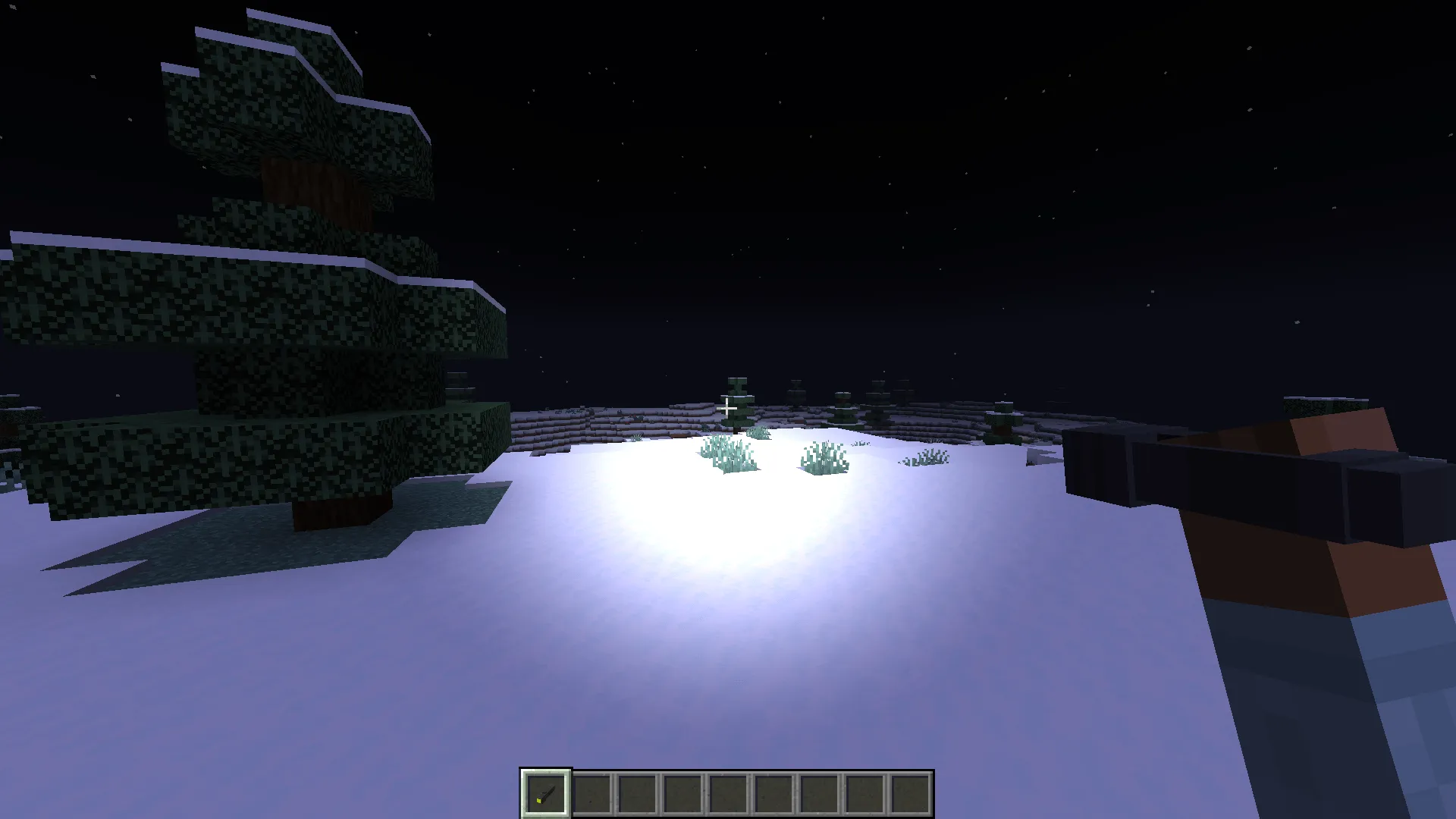
Task: Click the fourth hotbar slot
Action: click(x=683, y=793)
